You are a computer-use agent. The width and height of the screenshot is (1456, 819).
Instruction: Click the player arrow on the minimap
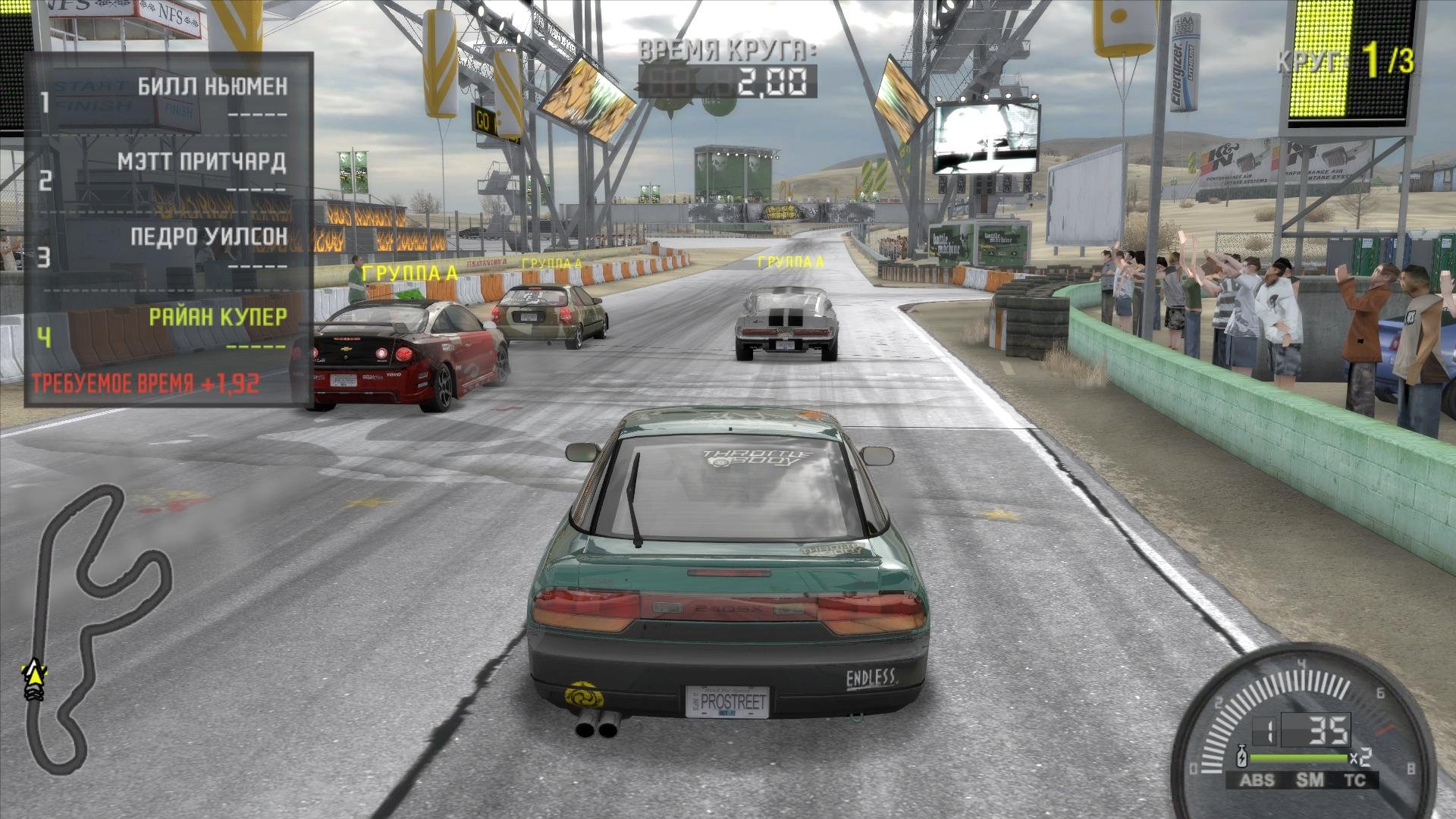click(33, 672)
